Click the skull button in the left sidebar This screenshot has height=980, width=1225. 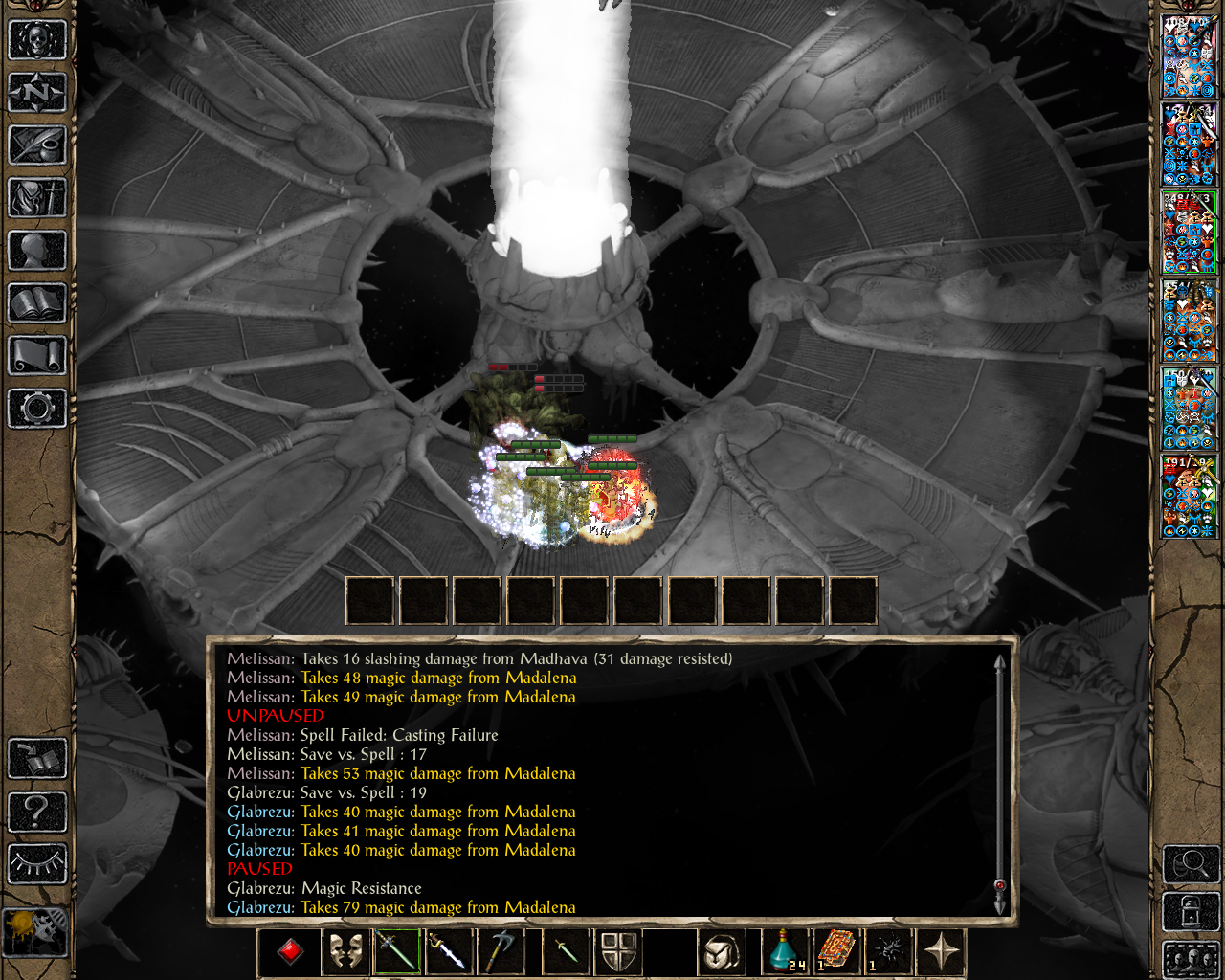37,40
